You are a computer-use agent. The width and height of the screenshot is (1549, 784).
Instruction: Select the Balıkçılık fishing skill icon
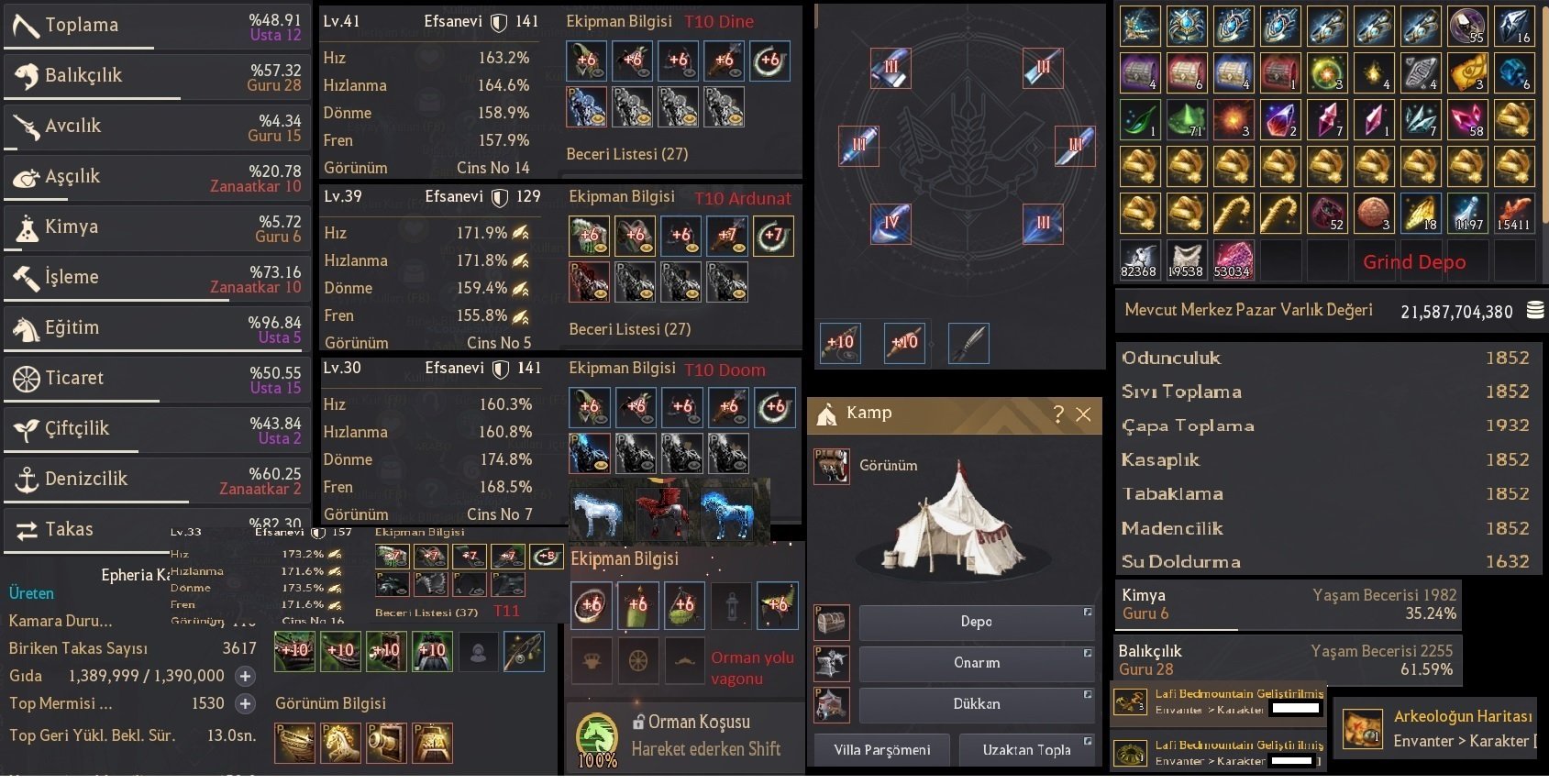pos(25,76)
